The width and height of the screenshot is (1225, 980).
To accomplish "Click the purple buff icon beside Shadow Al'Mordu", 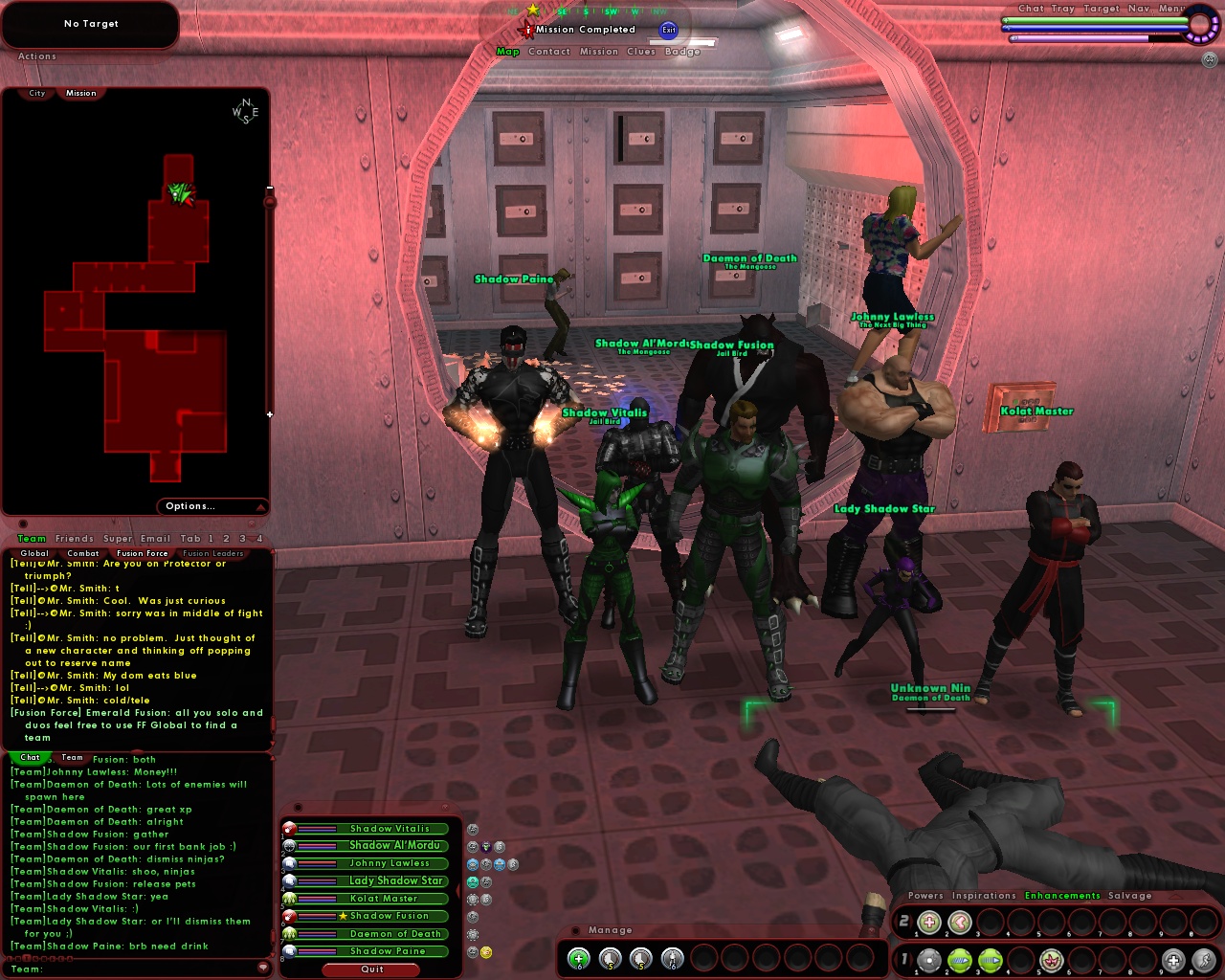I will pos(486,846).
